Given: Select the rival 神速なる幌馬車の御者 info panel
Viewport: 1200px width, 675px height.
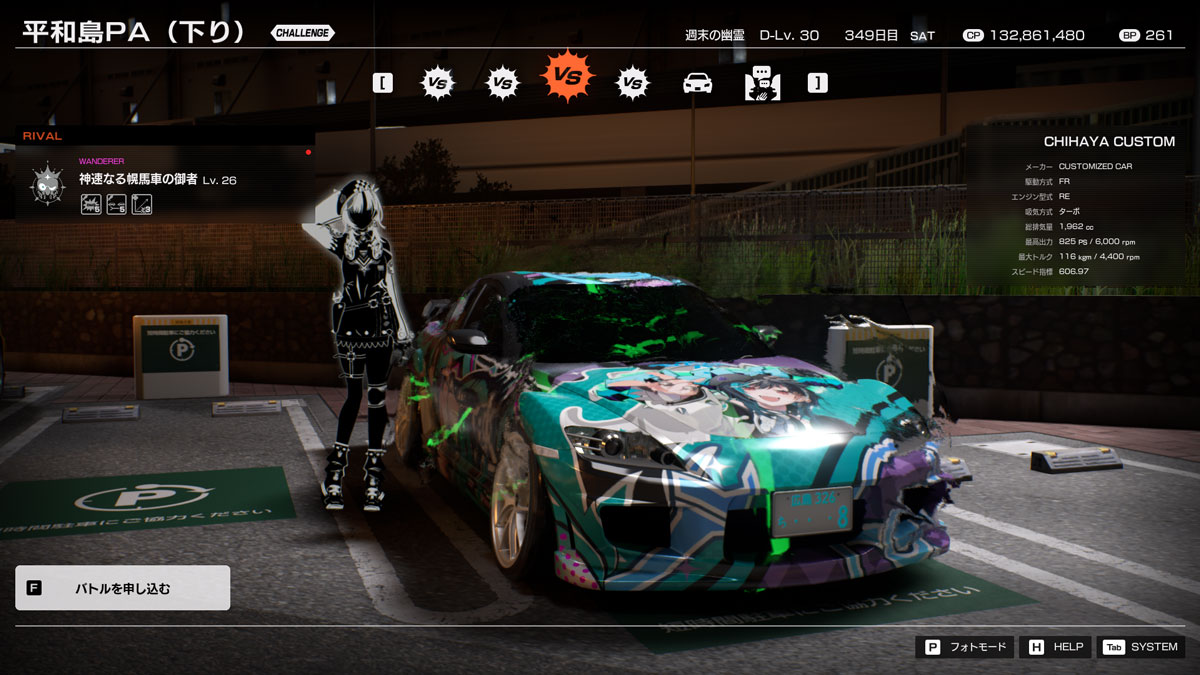Looking at the screenshot, I should [165, 182].
